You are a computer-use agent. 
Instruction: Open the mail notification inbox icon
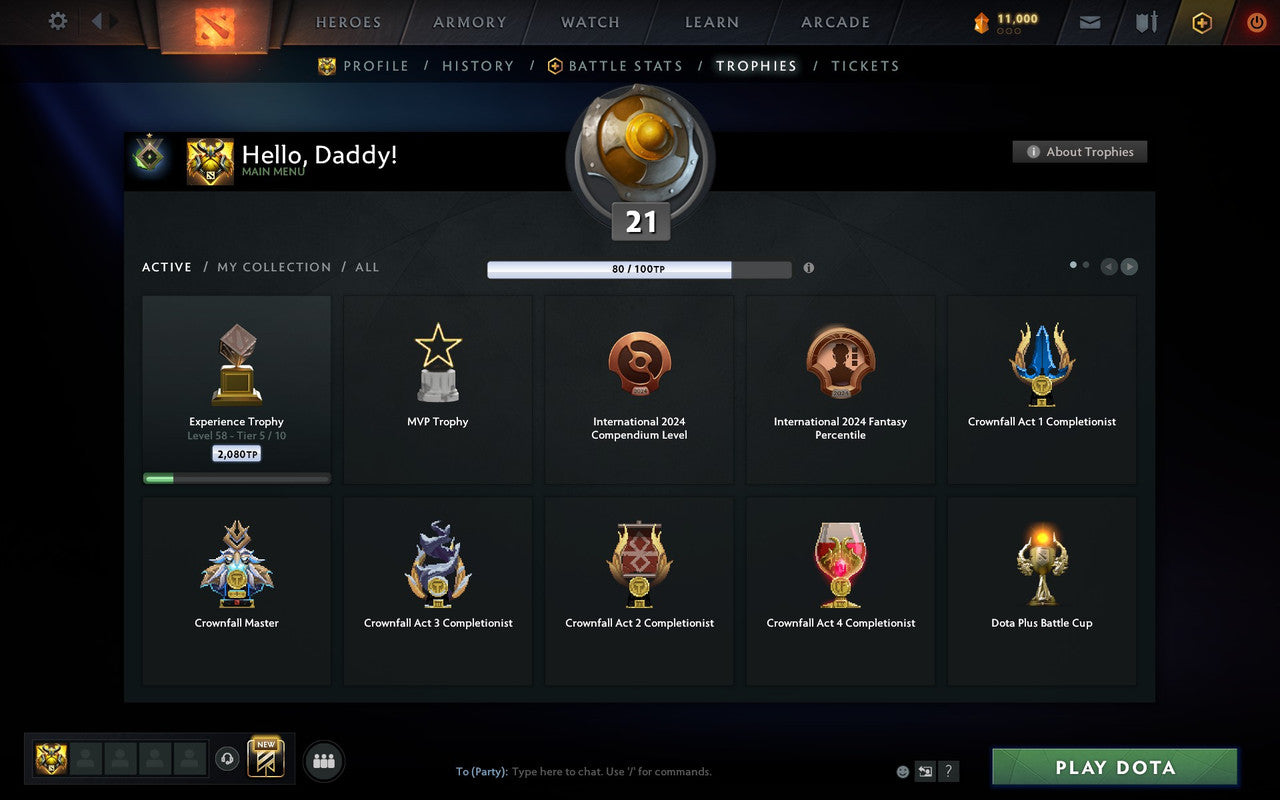click(1089, 22)
